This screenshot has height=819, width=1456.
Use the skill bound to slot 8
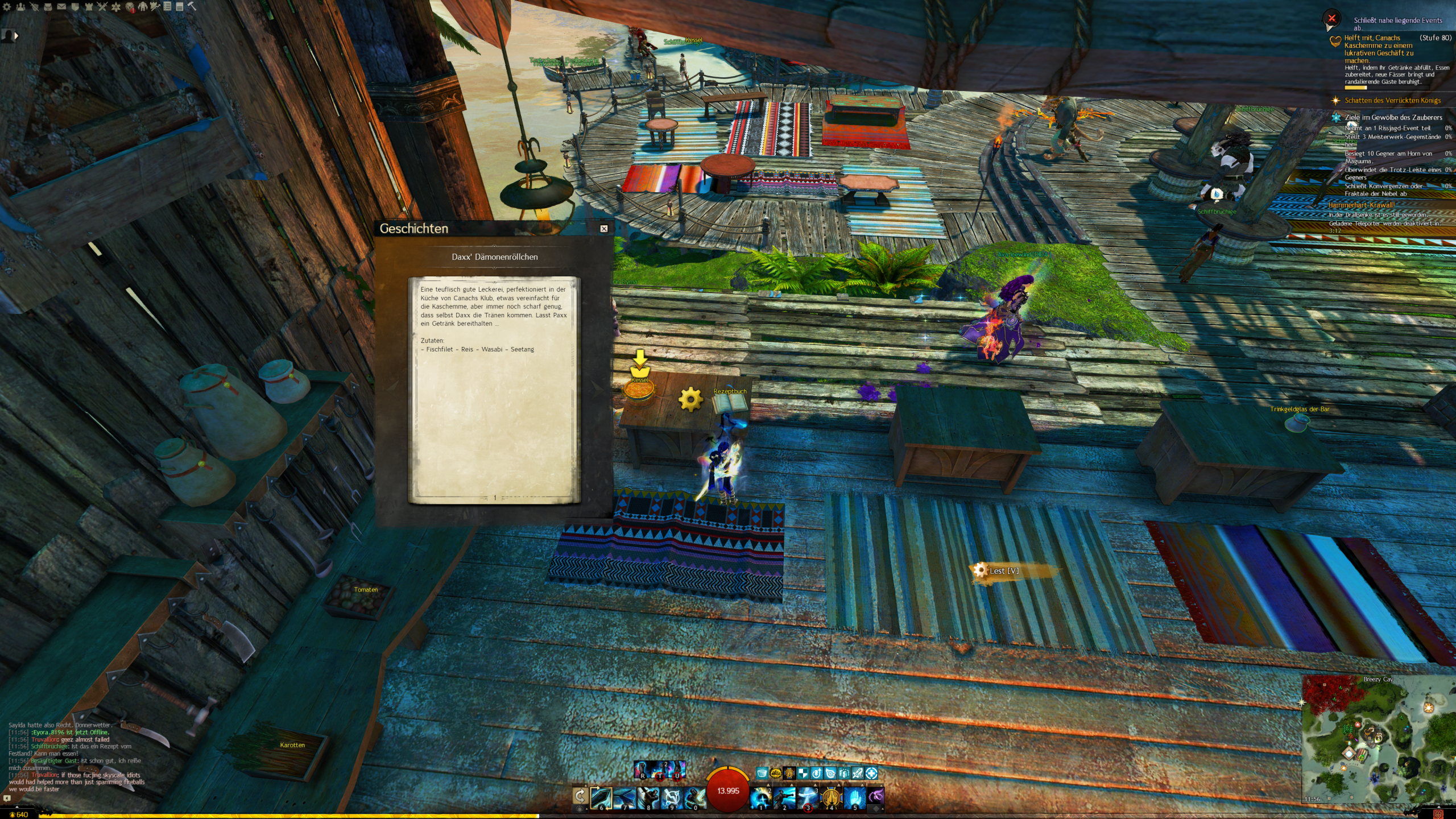click(648, 797)
